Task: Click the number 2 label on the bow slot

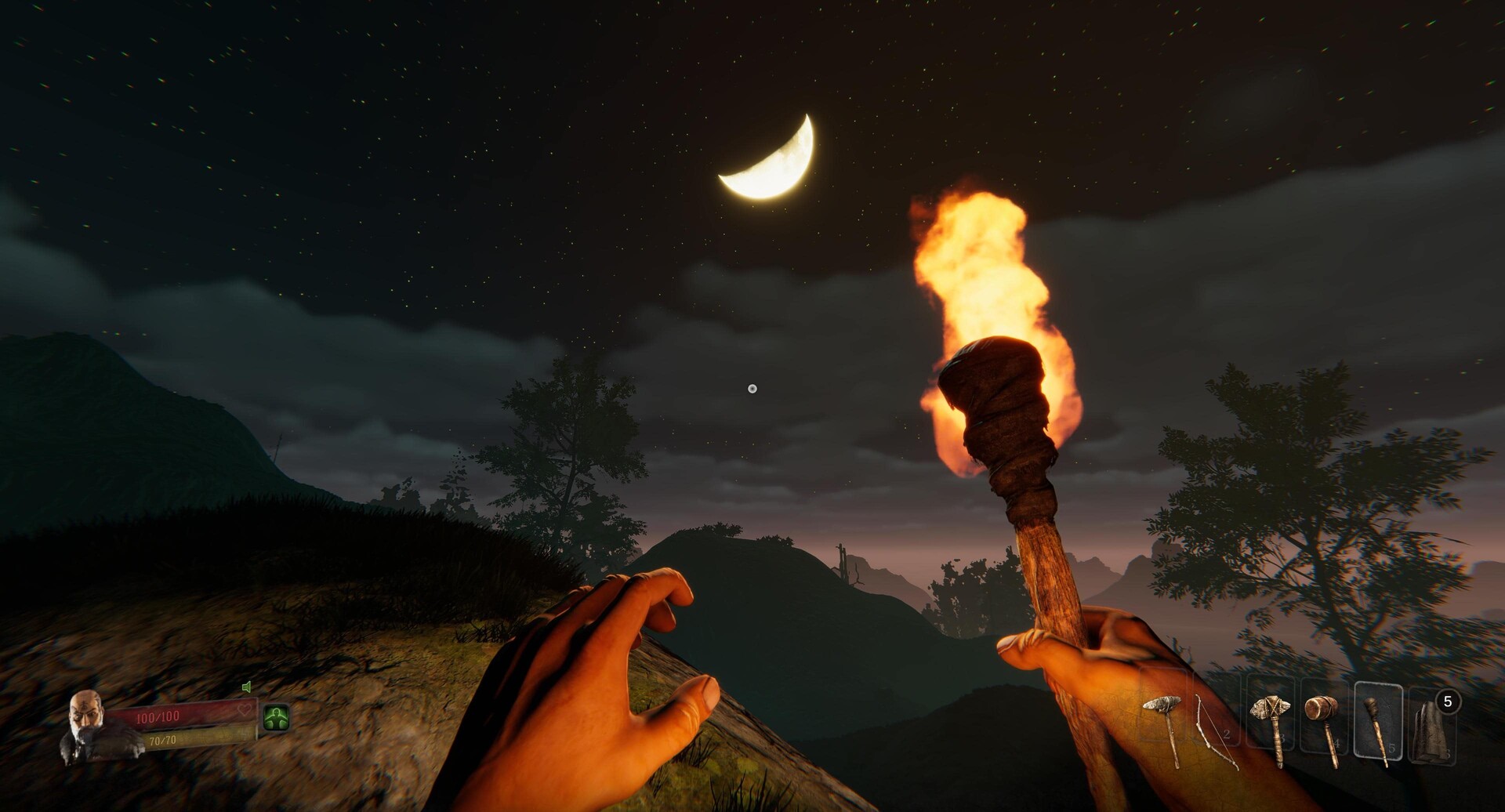Action: click(x=1227, y=734)
